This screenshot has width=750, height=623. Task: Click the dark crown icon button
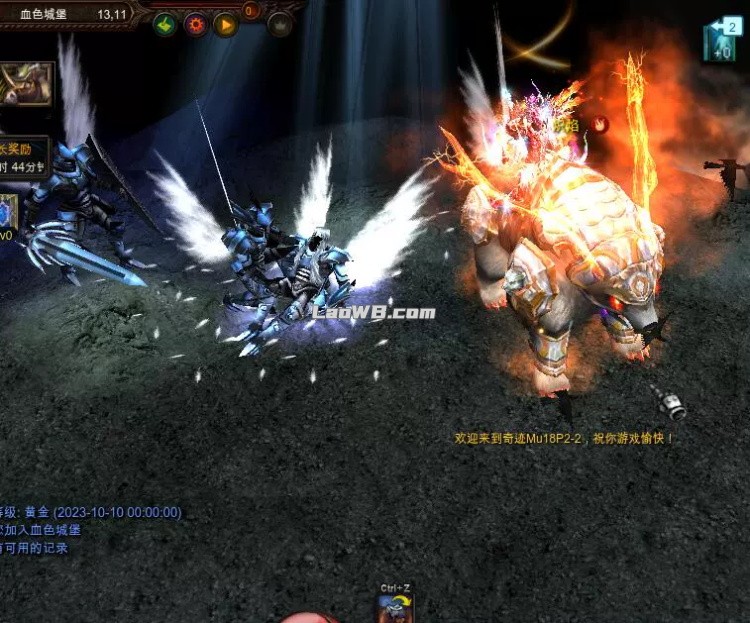pyautogui.click(x=280, y=24)
